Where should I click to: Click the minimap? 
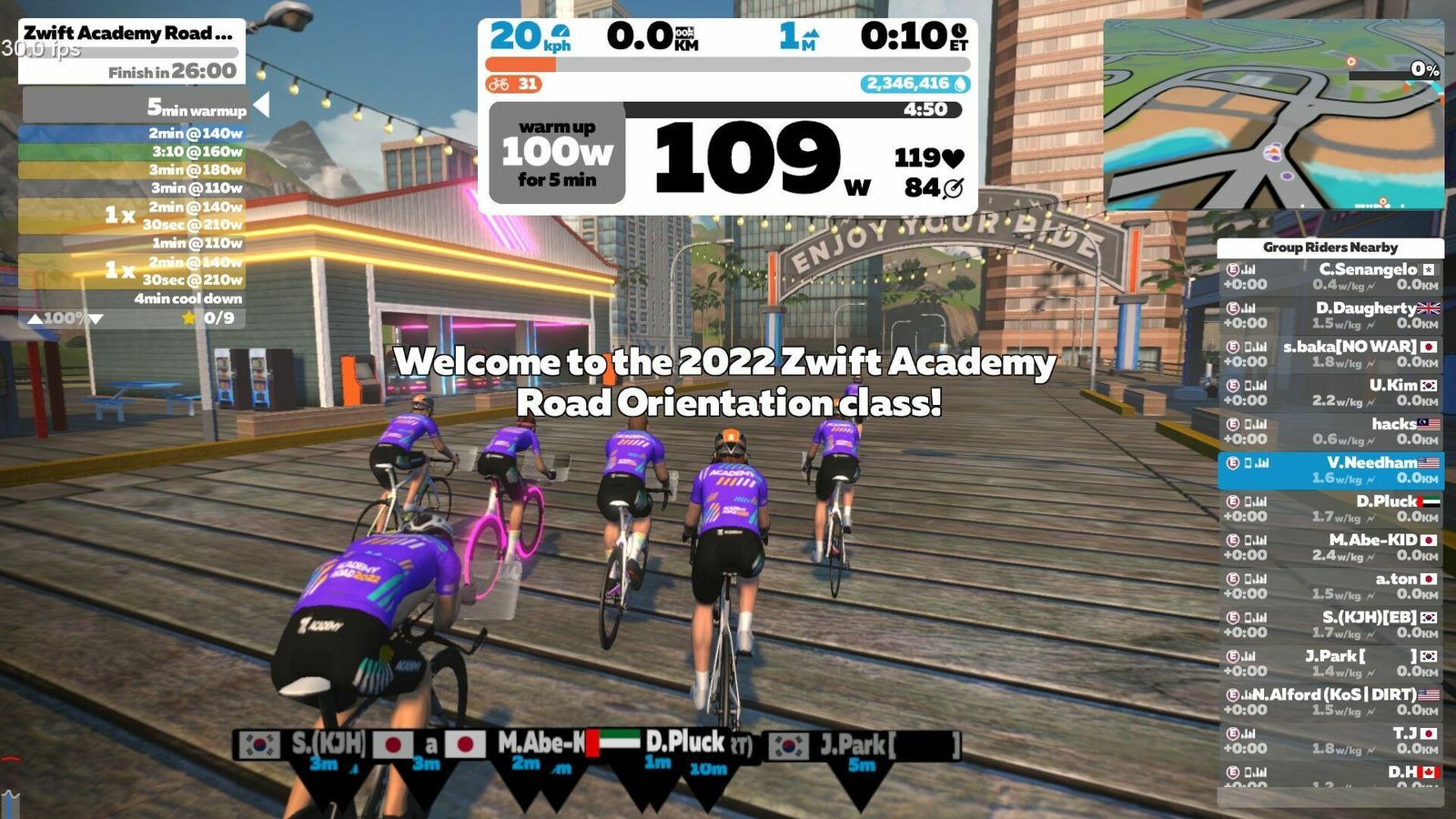(1272, 116)
